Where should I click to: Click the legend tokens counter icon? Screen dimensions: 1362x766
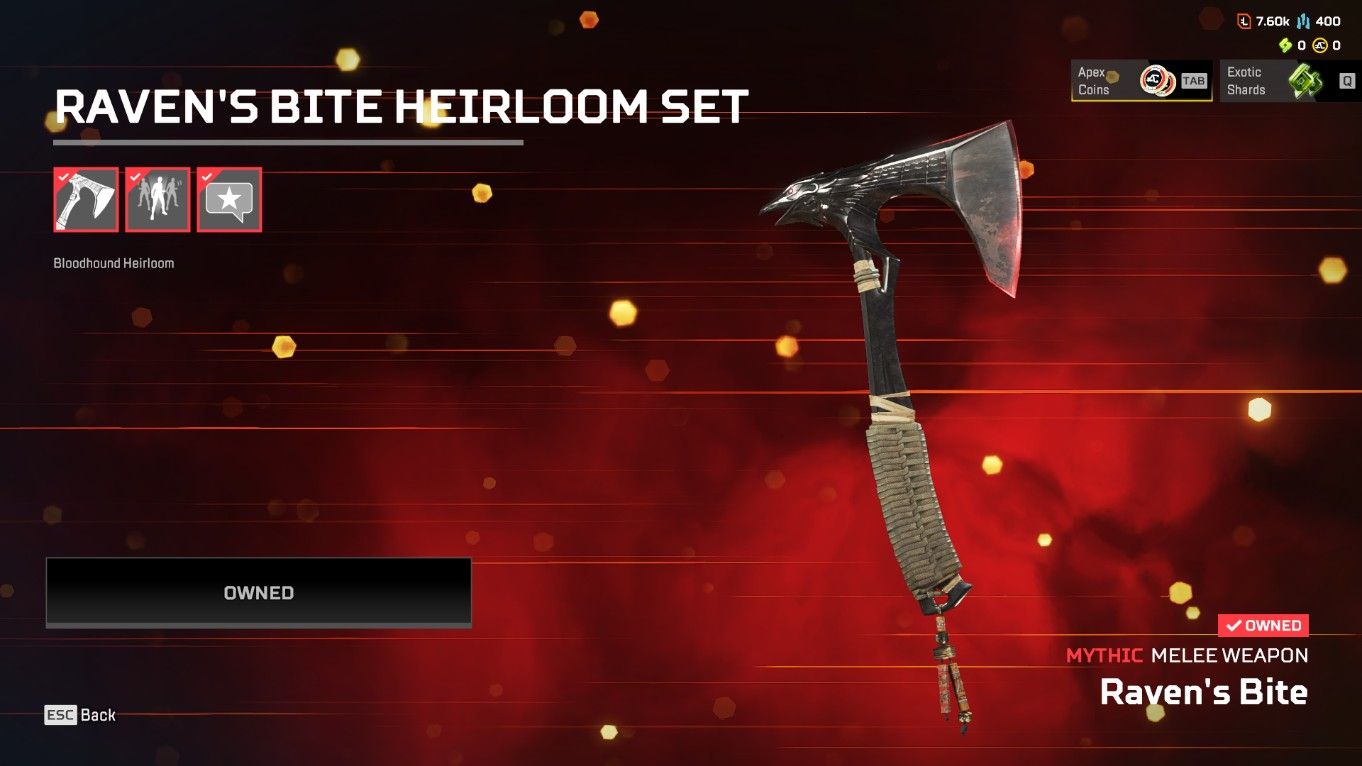pyautogui.click(x=1244, y=20)
